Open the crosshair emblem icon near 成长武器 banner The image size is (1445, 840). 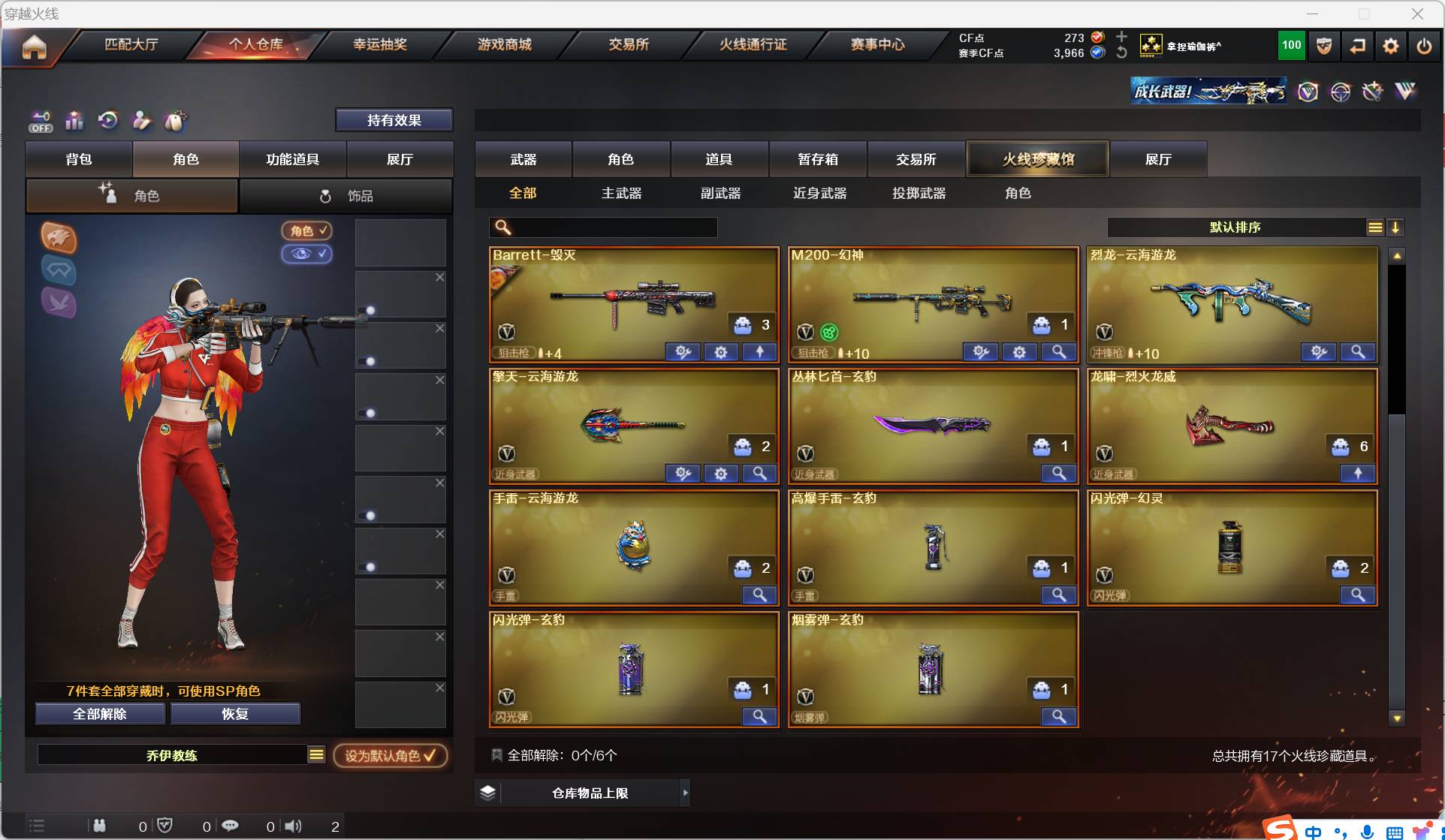pyautogui.click(x=1341, y=91)
